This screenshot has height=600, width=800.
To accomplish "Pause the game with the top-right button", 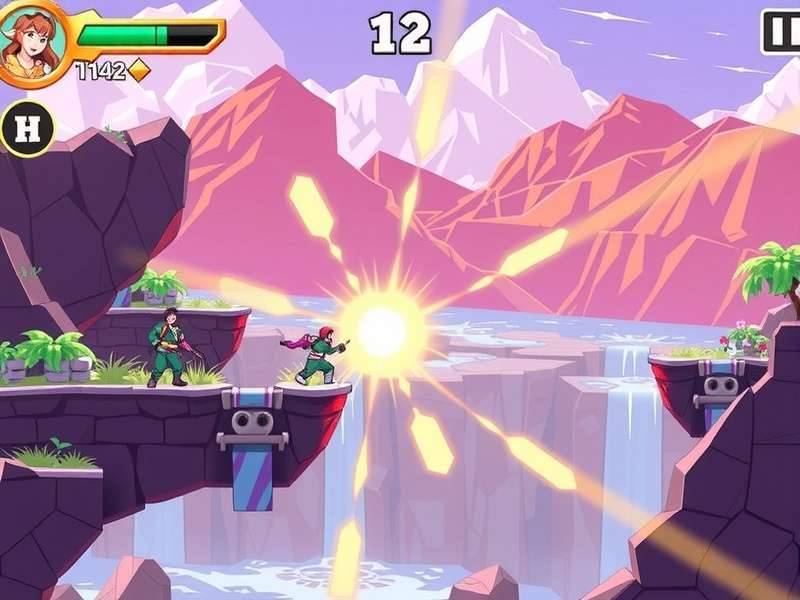I will [782, 33].
